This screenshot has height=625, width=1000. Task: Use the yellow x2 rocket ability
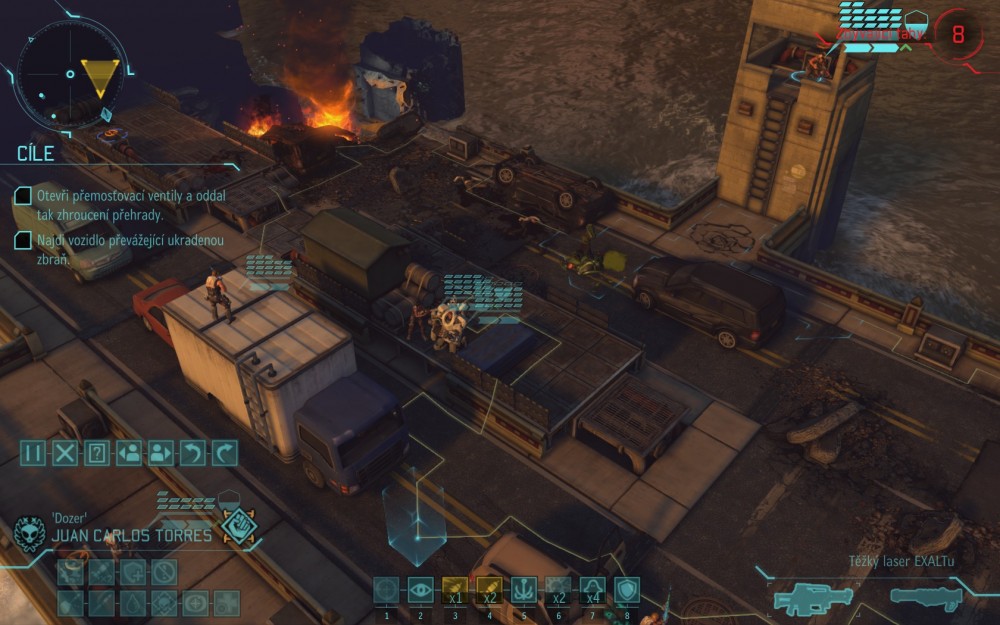(490, 590)
